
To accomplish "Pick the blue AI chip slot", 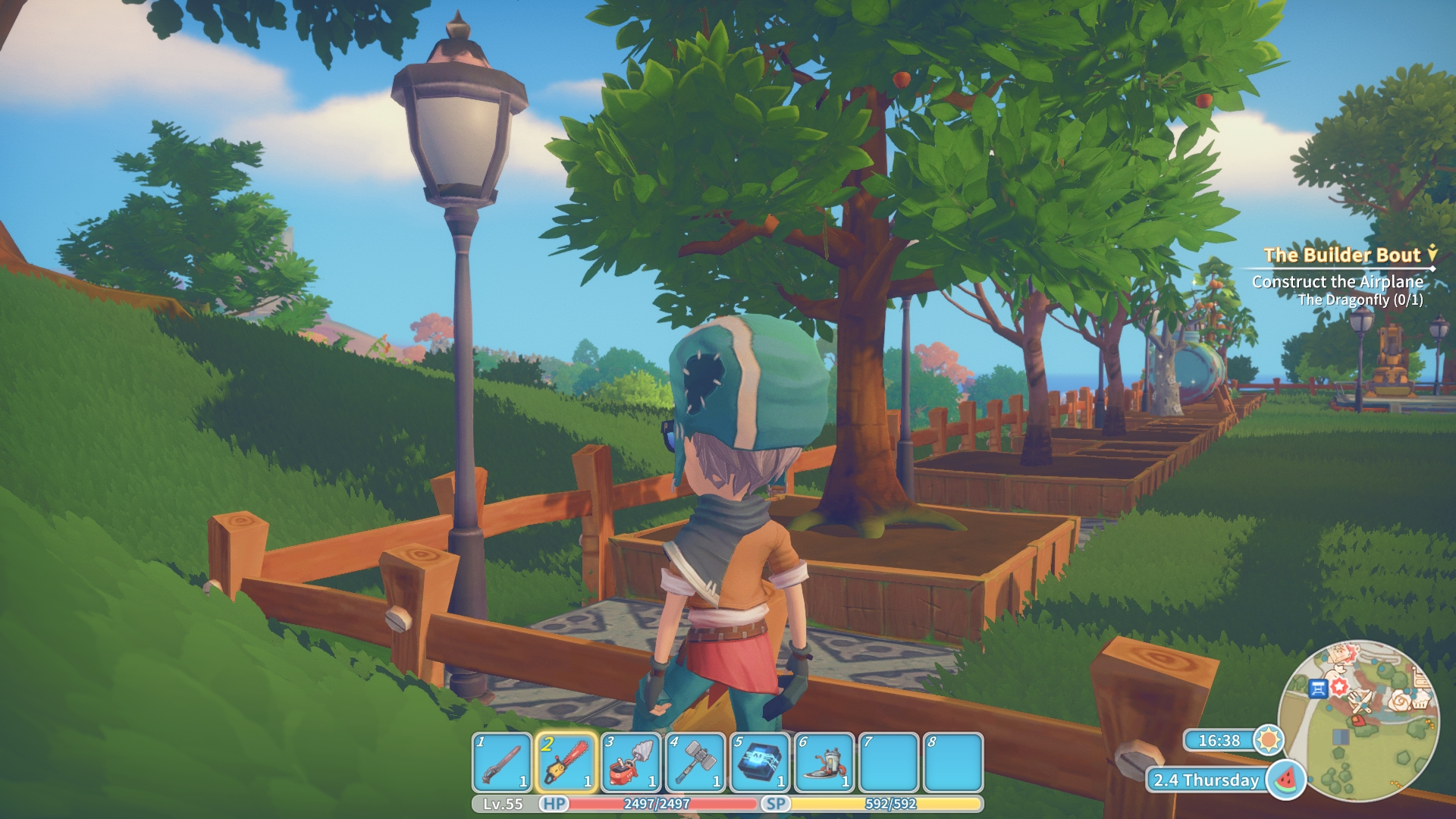I will (759, 762).
